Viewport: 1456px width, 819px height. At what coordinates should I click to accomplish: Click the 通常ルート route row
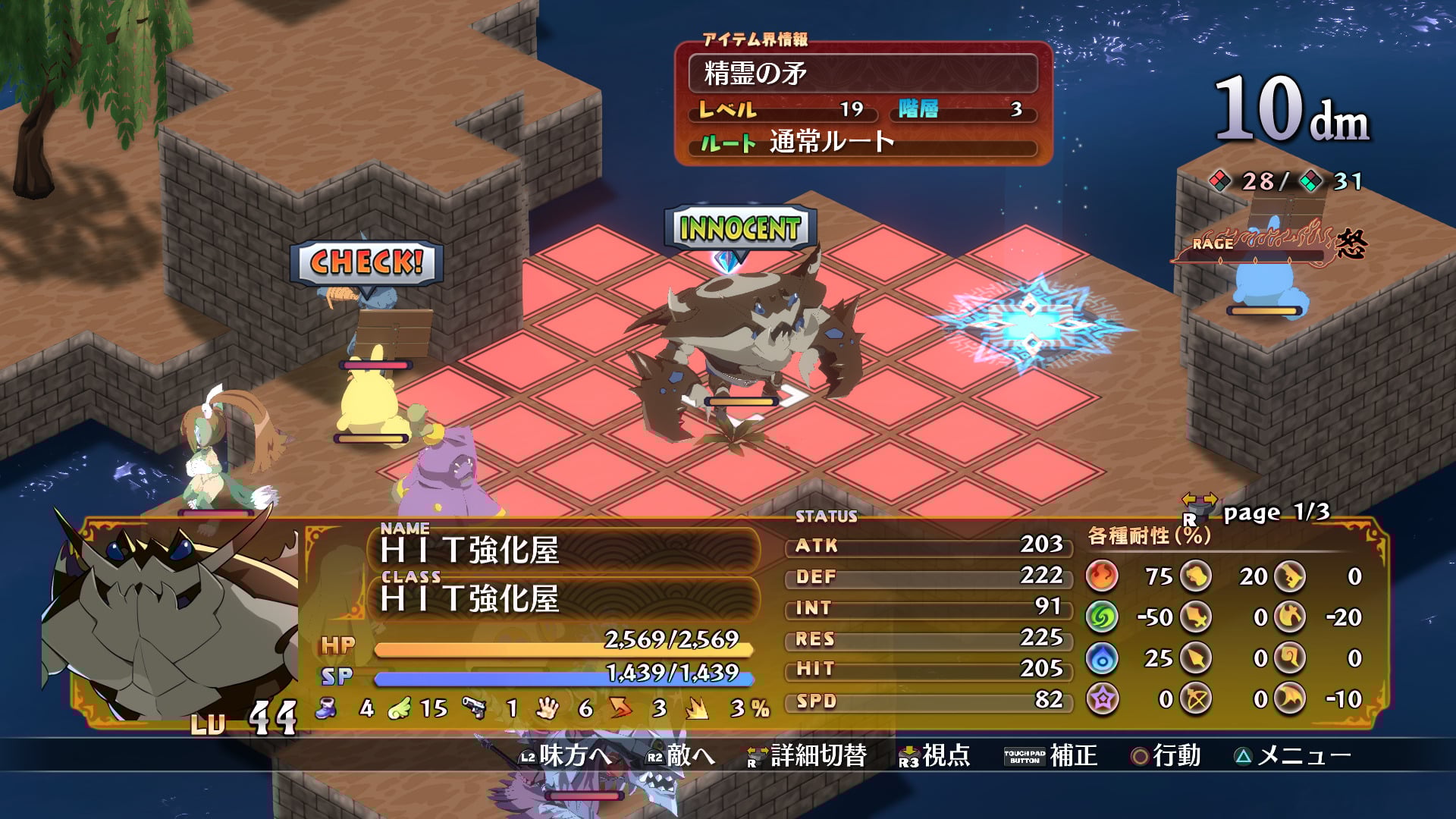point(862,143)
